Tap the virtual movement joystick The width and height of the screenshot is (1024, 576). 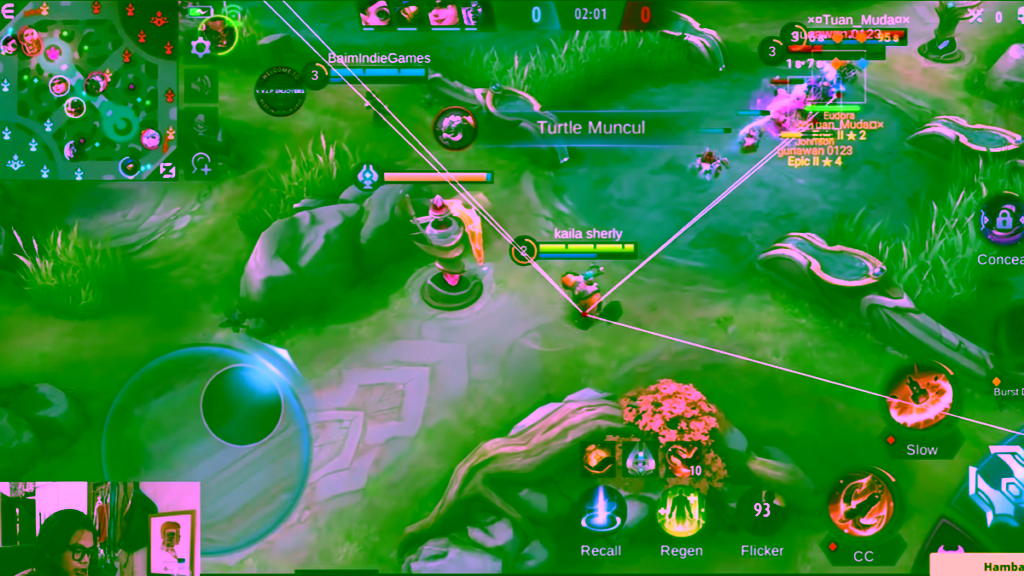(240, 405)
